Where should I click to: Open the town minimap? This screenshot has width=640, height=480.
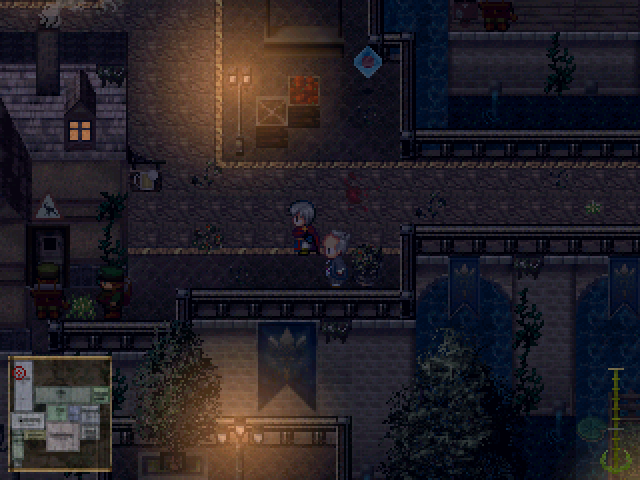click(60, 413)
